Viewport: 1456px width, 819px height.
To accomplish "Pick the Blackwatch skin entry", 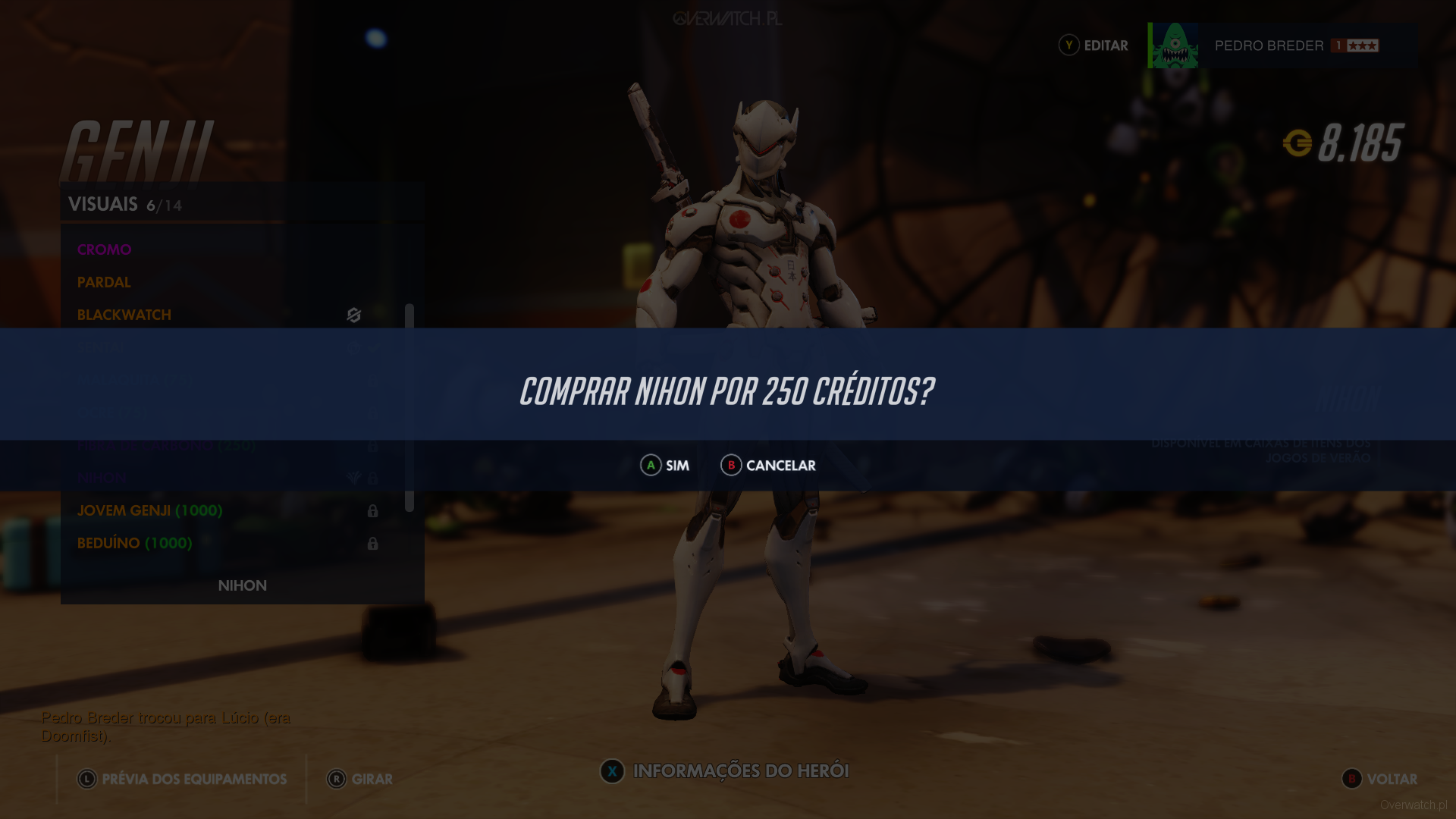I will click(124, 315).
